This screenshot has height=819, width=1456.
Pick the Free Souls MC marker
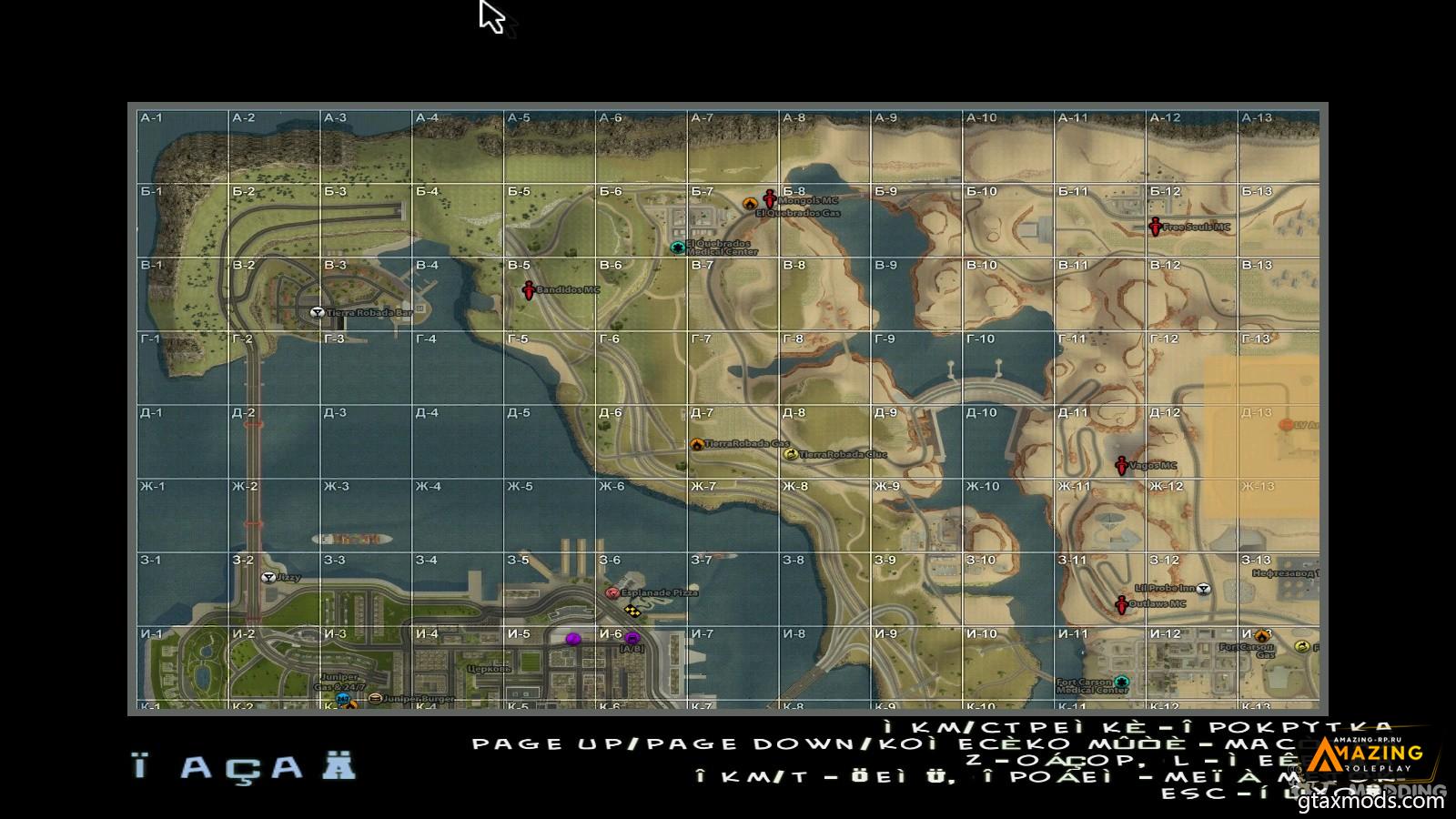click(x=1156, y=227)
